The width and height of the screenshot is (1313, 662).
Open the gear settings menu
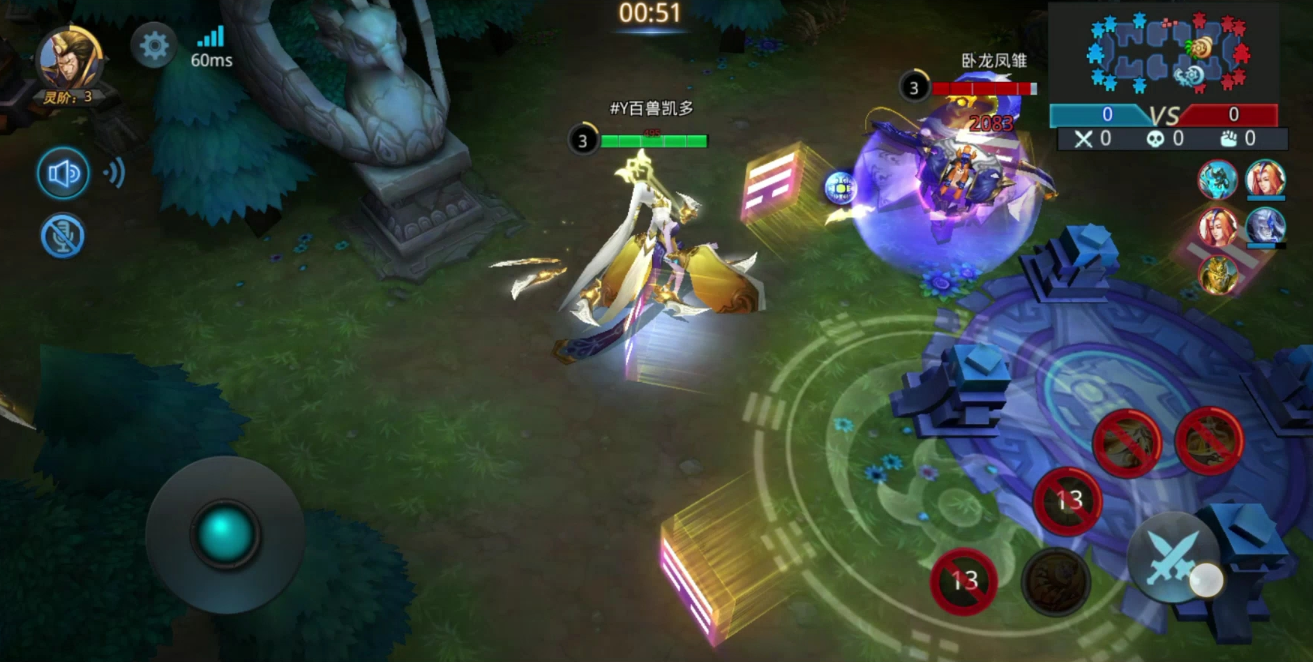tap(154, 45)
